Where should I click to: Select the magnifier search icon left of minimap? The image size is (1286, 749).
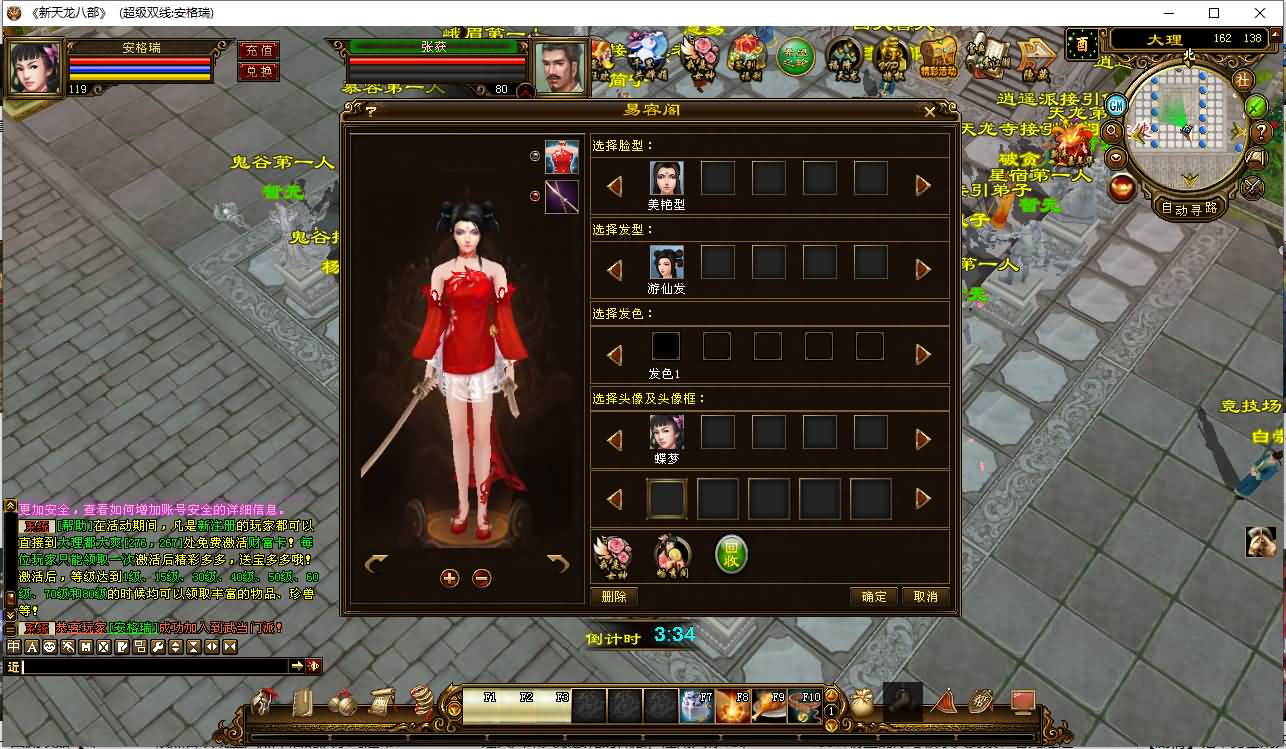click(x=1112, y=131)
